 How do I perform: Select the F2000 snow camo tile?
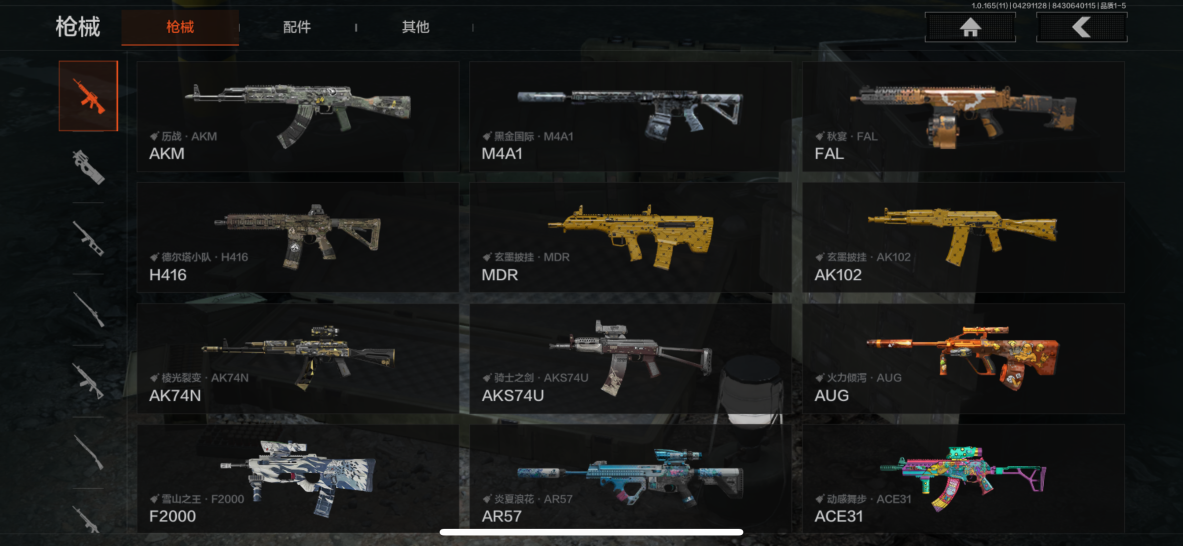(298, 478)
